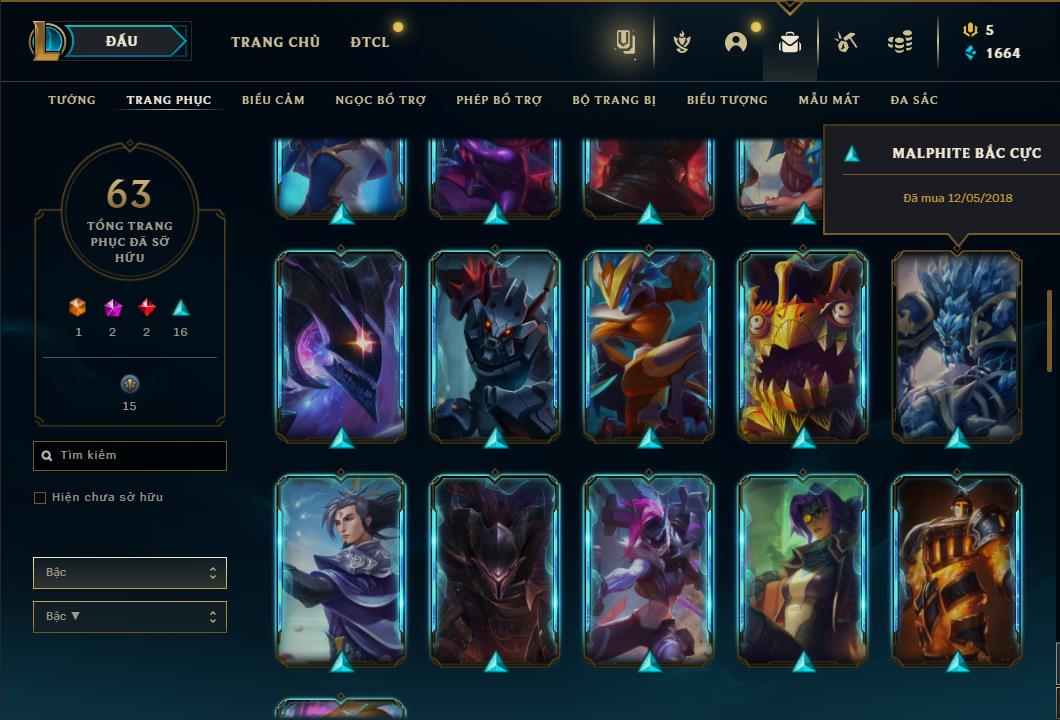Open the ĐTCL mode page

click(x=370, y=42)
